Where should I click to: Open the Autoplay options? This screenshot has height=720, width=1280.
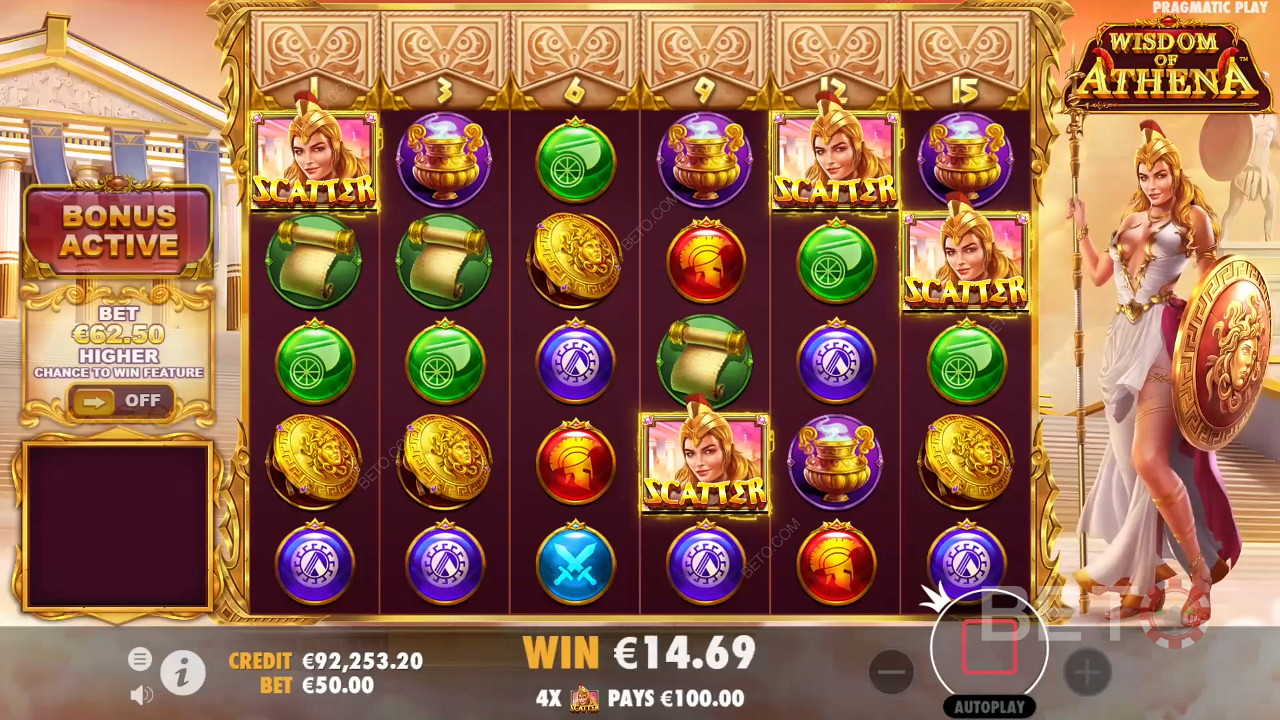989,707
